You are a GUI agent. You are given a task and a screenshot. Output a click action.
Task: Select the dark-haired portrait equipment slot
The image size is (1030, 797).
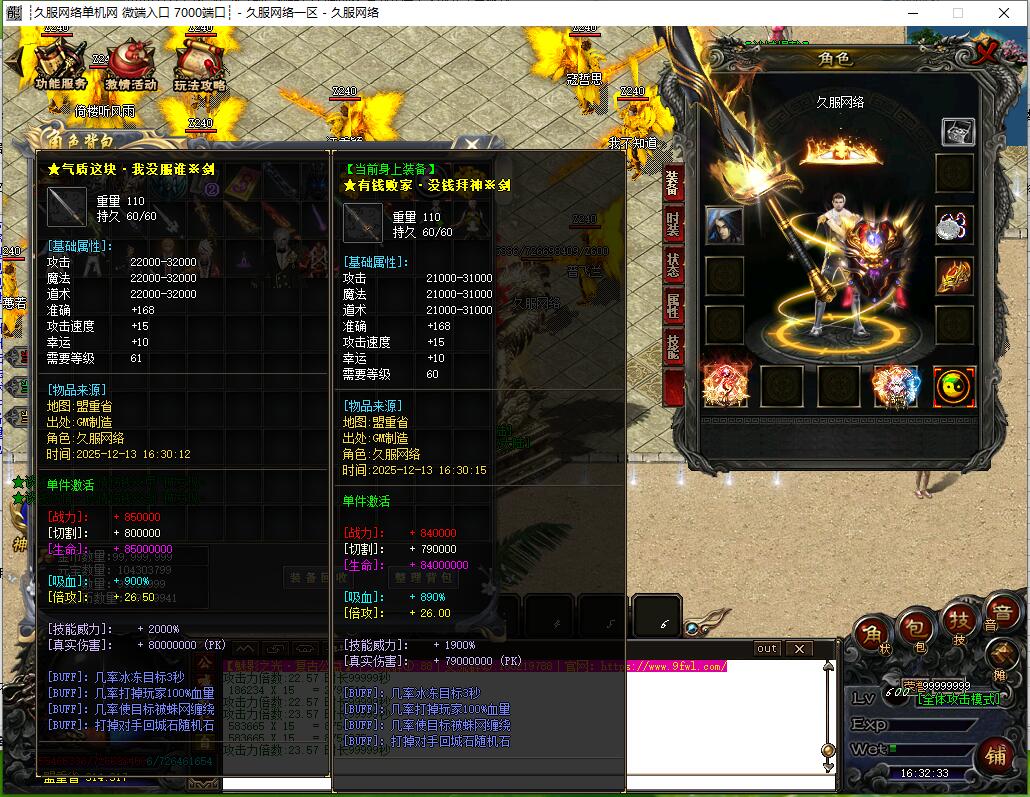pyautogui.click(x=724, y=226)
